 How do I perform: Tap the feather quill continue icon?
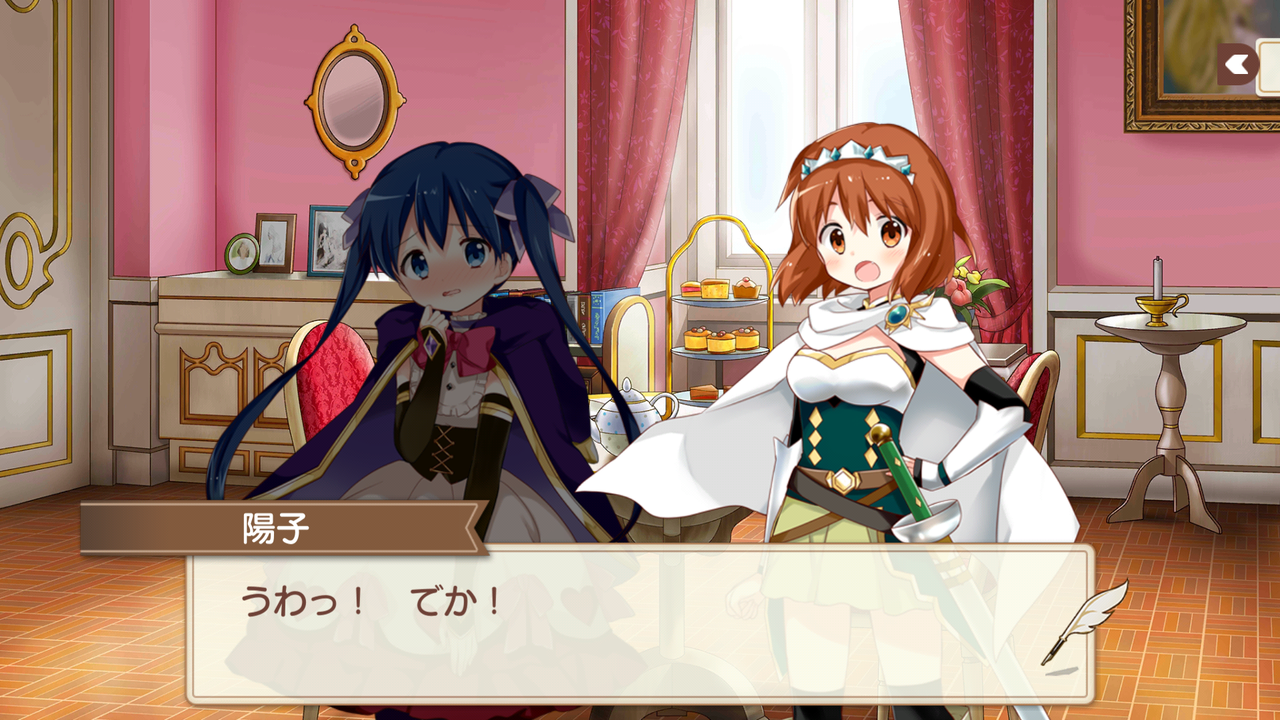click(x=1083, y=621)
